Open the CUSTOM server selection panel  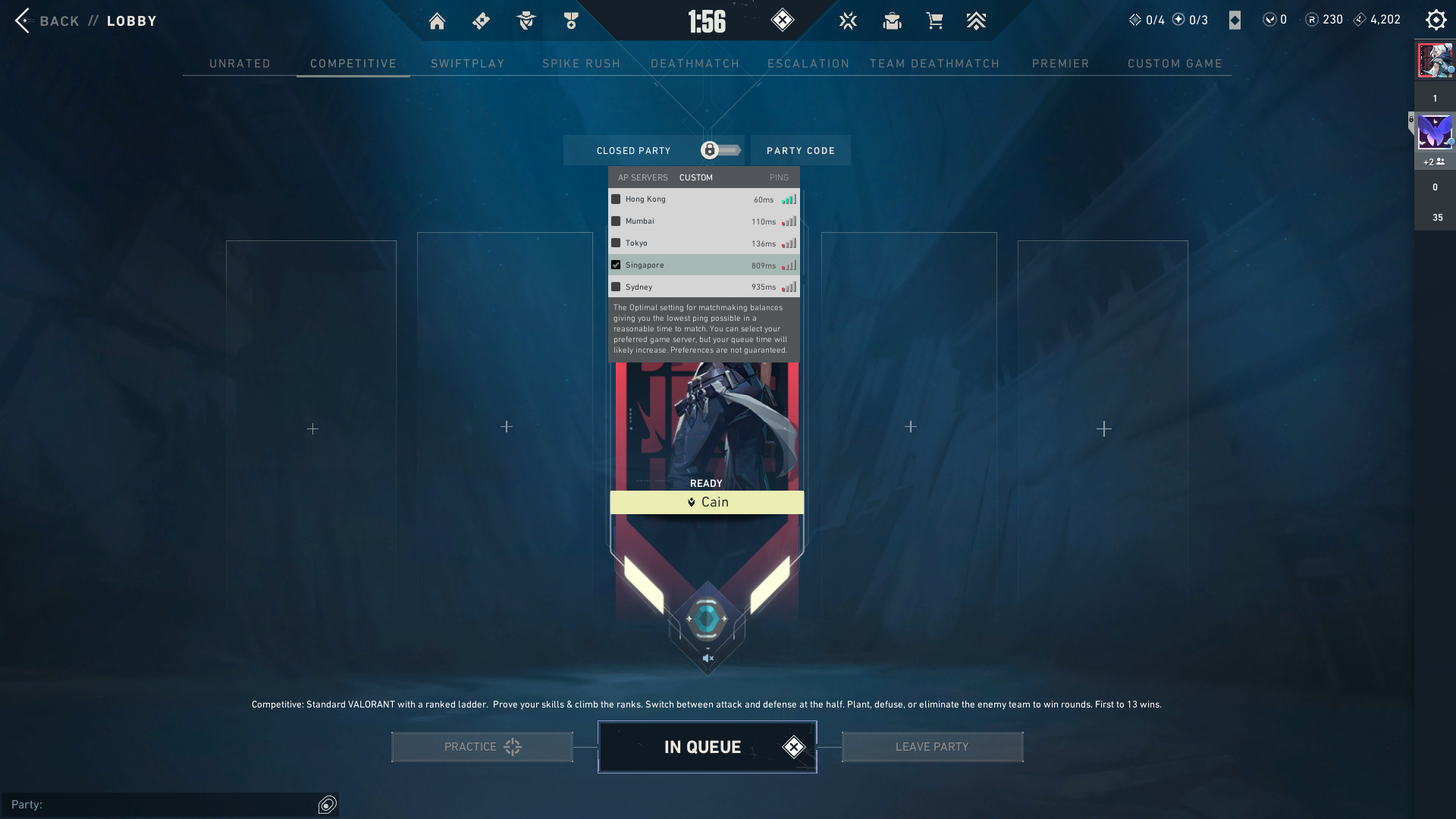coord(695,177)
